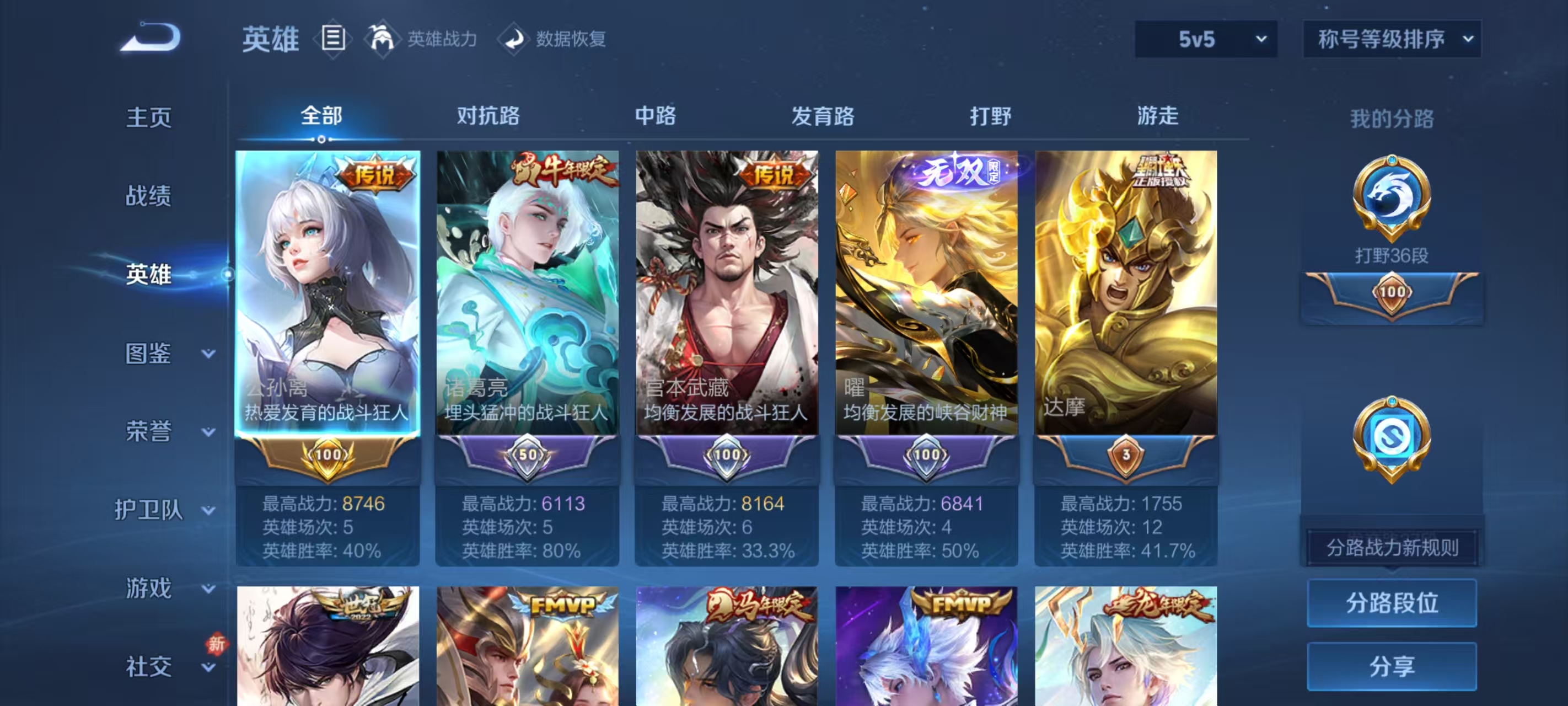This screenshot has height=706, width=1568.
Task: Select the roaming lane rank emblem below it
Action: click(1392, 438)
